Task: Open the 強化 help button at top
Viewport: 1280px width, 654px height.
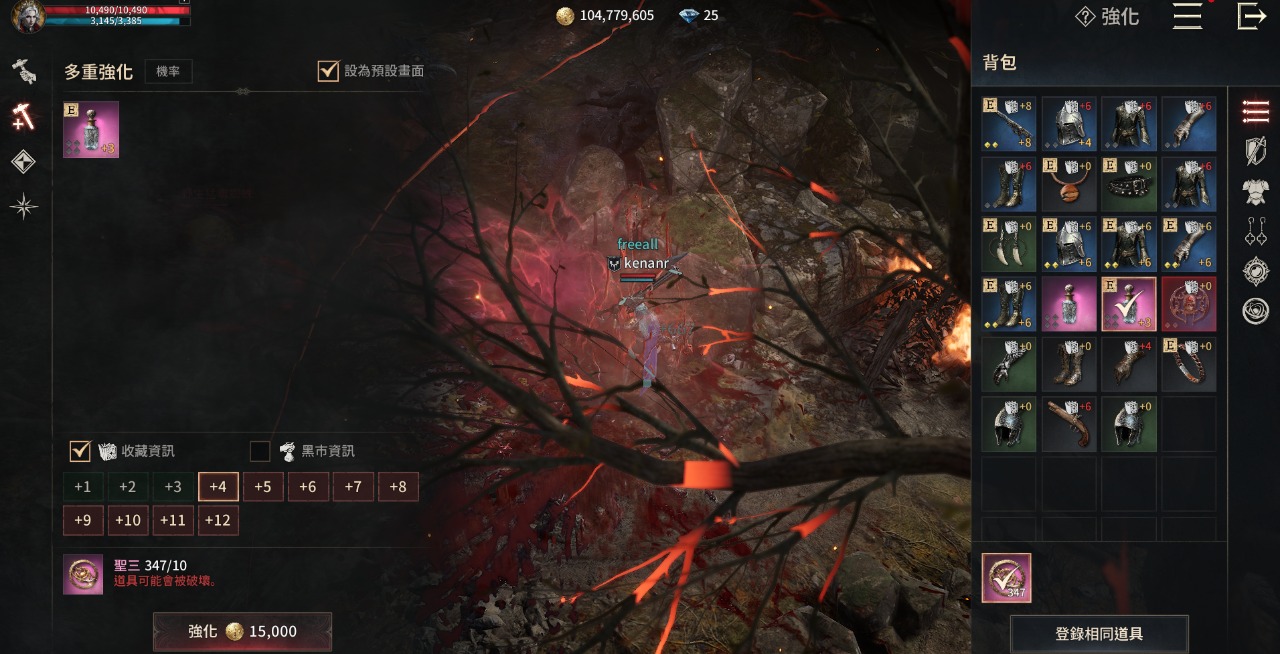Action: (x=1107, y=16)
